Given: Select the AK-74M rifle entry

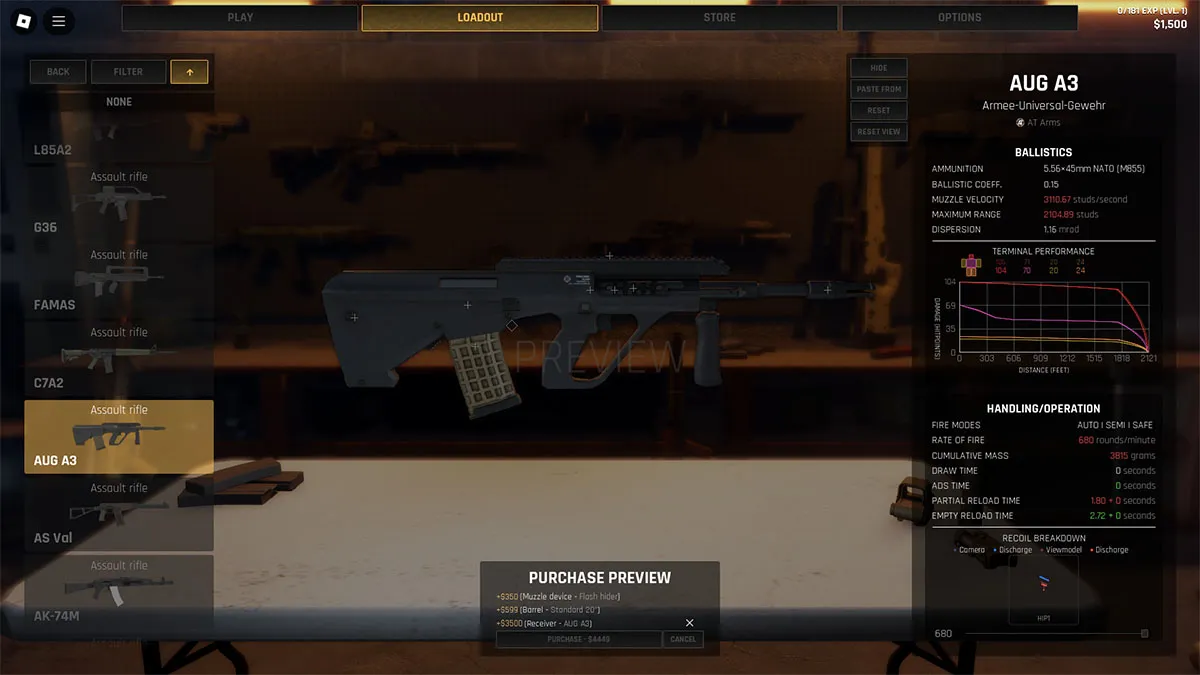Looking at the screenshot, I should pyautogui.click(x=119, y=592).
